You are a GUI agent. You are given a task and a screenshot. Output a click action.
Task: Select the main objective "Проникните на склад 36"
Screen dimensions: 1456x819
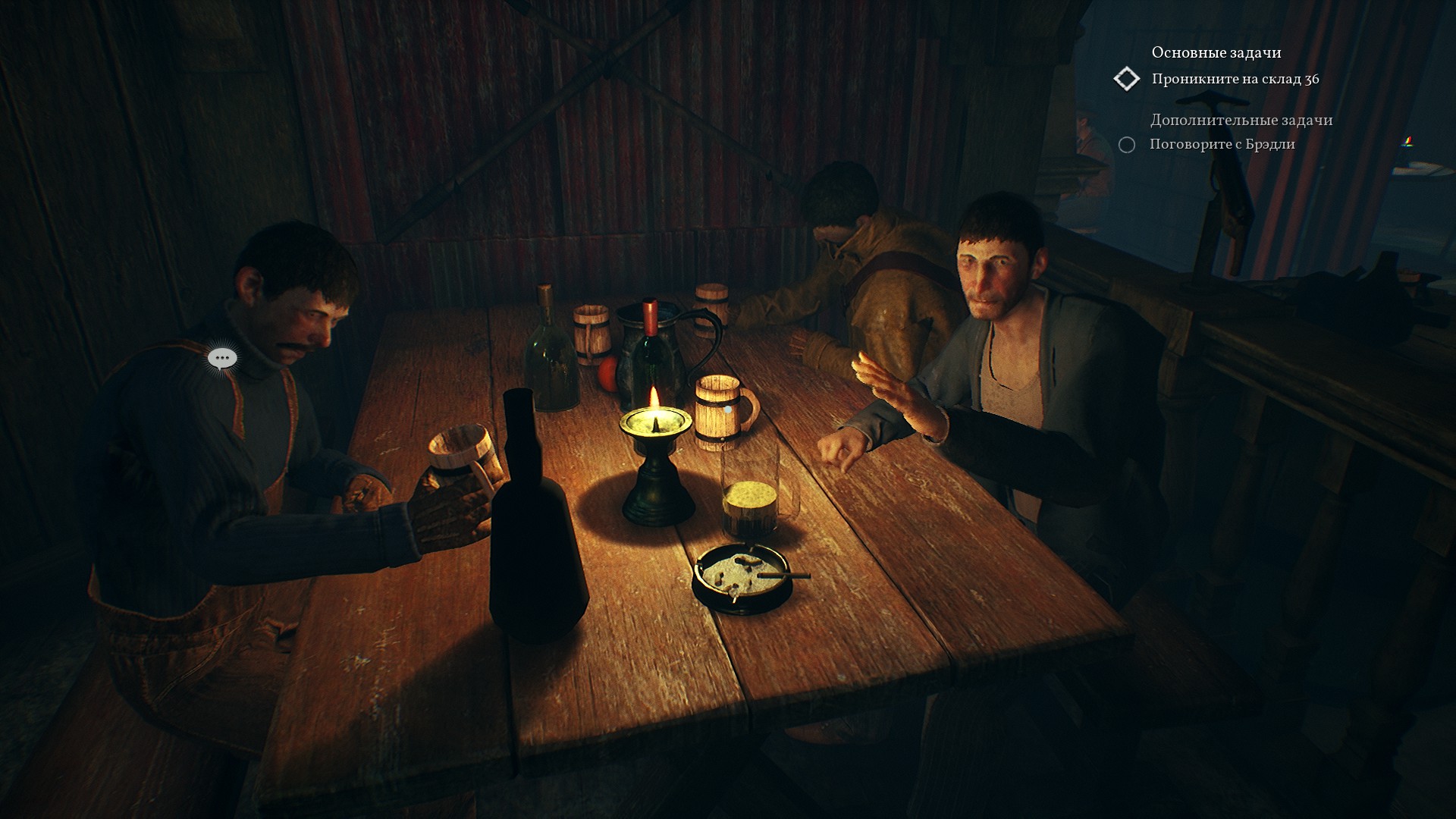pyautogui.click(x=1235, y=79)
